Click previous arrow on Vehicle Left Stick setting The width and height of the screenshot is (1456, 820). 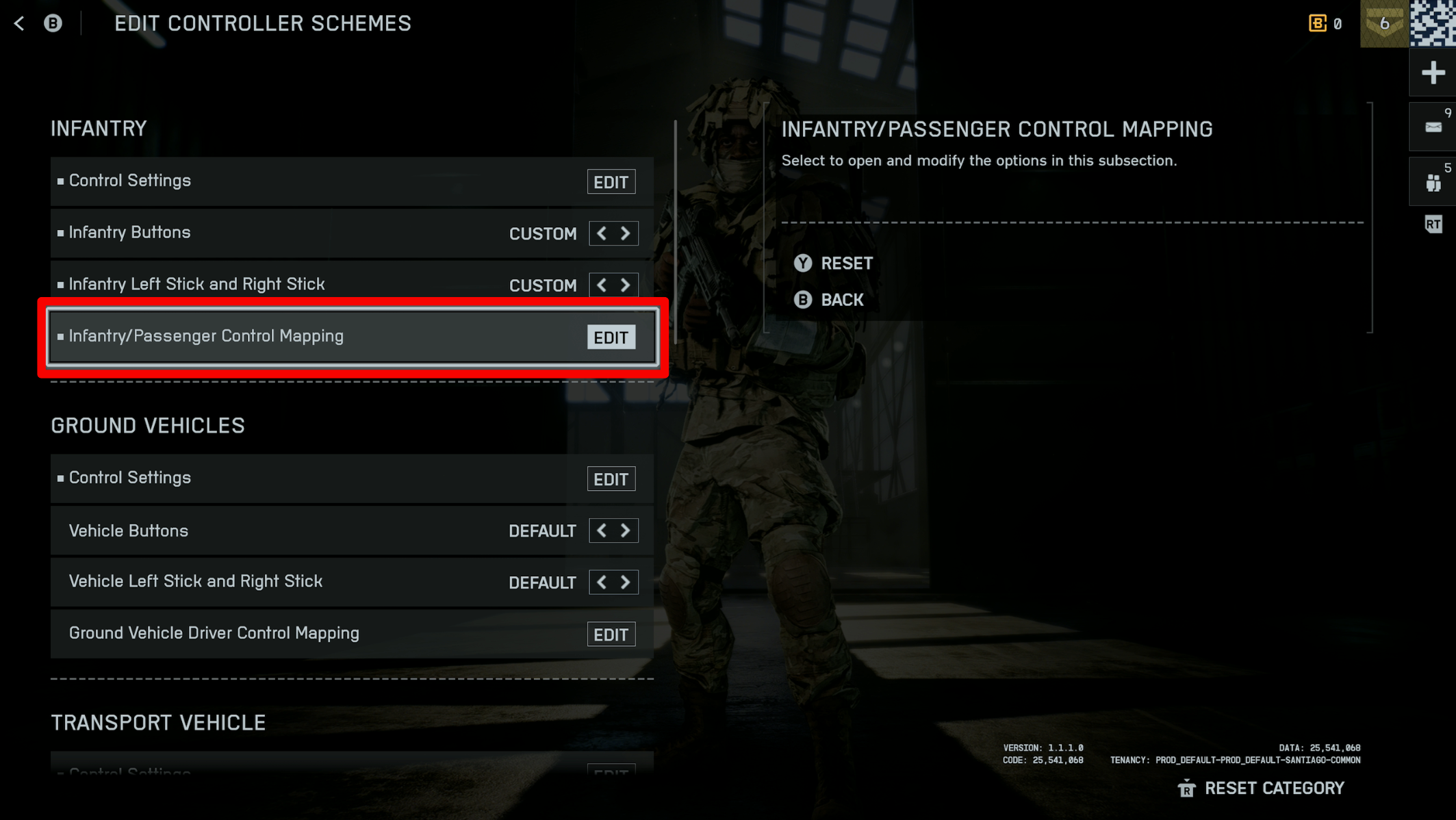601,582
